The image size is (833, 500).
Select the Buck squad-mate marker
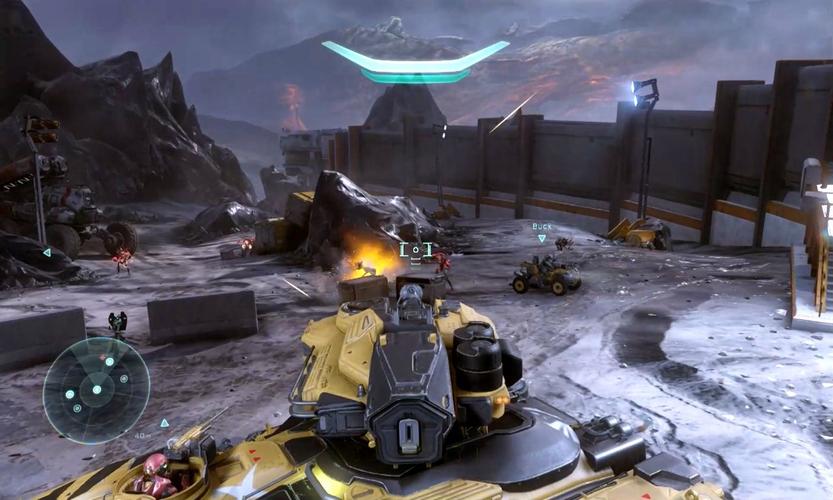(x=542, y=232)
